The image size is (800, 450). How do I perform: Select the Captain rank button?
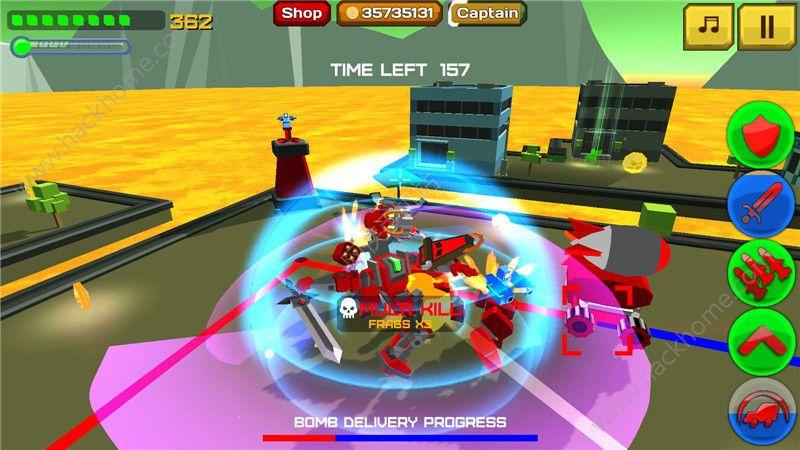pyautogui.click(x=489, y=13)
